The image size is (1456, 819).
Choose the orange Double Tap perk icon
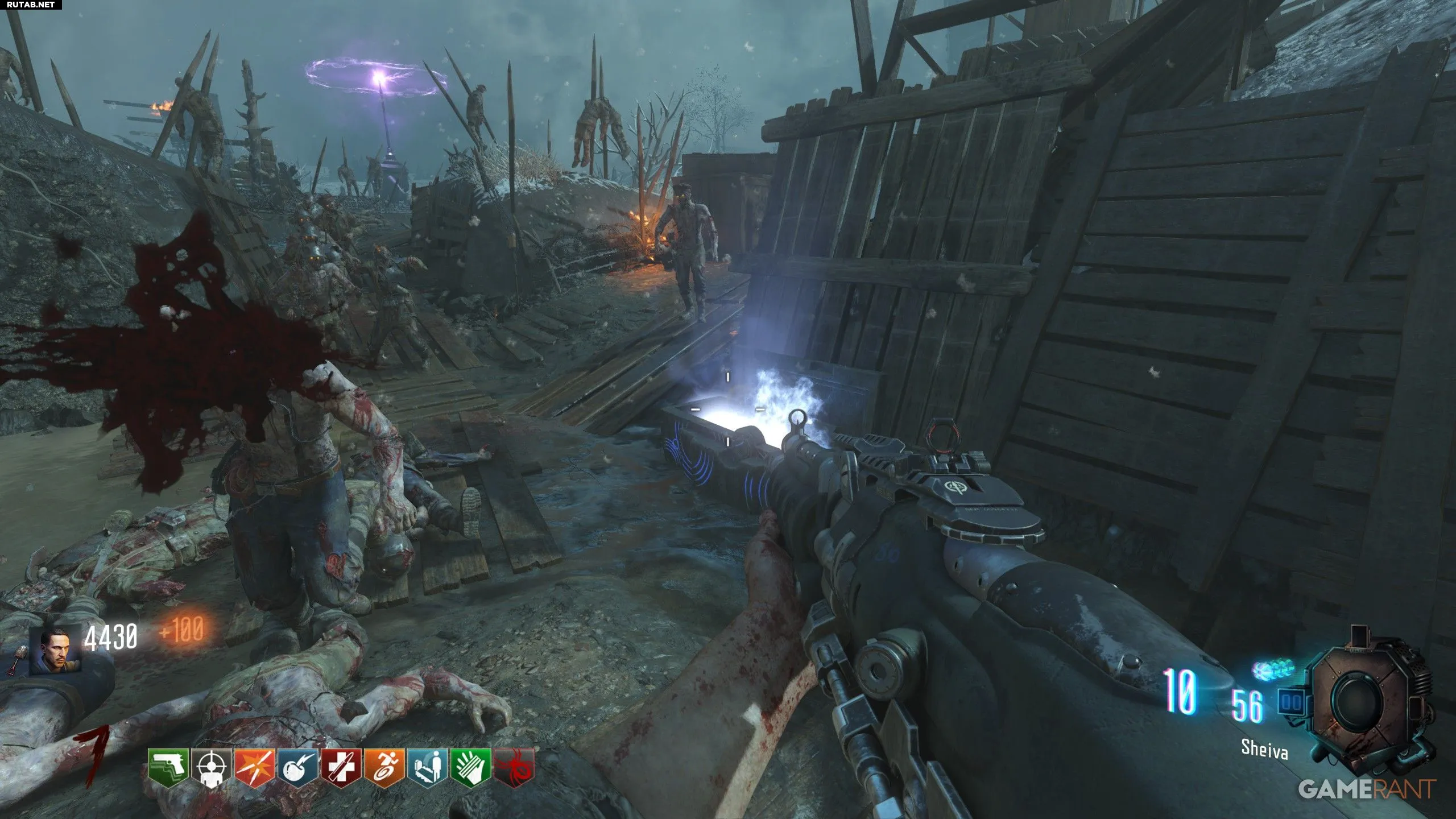coord(255,768)
